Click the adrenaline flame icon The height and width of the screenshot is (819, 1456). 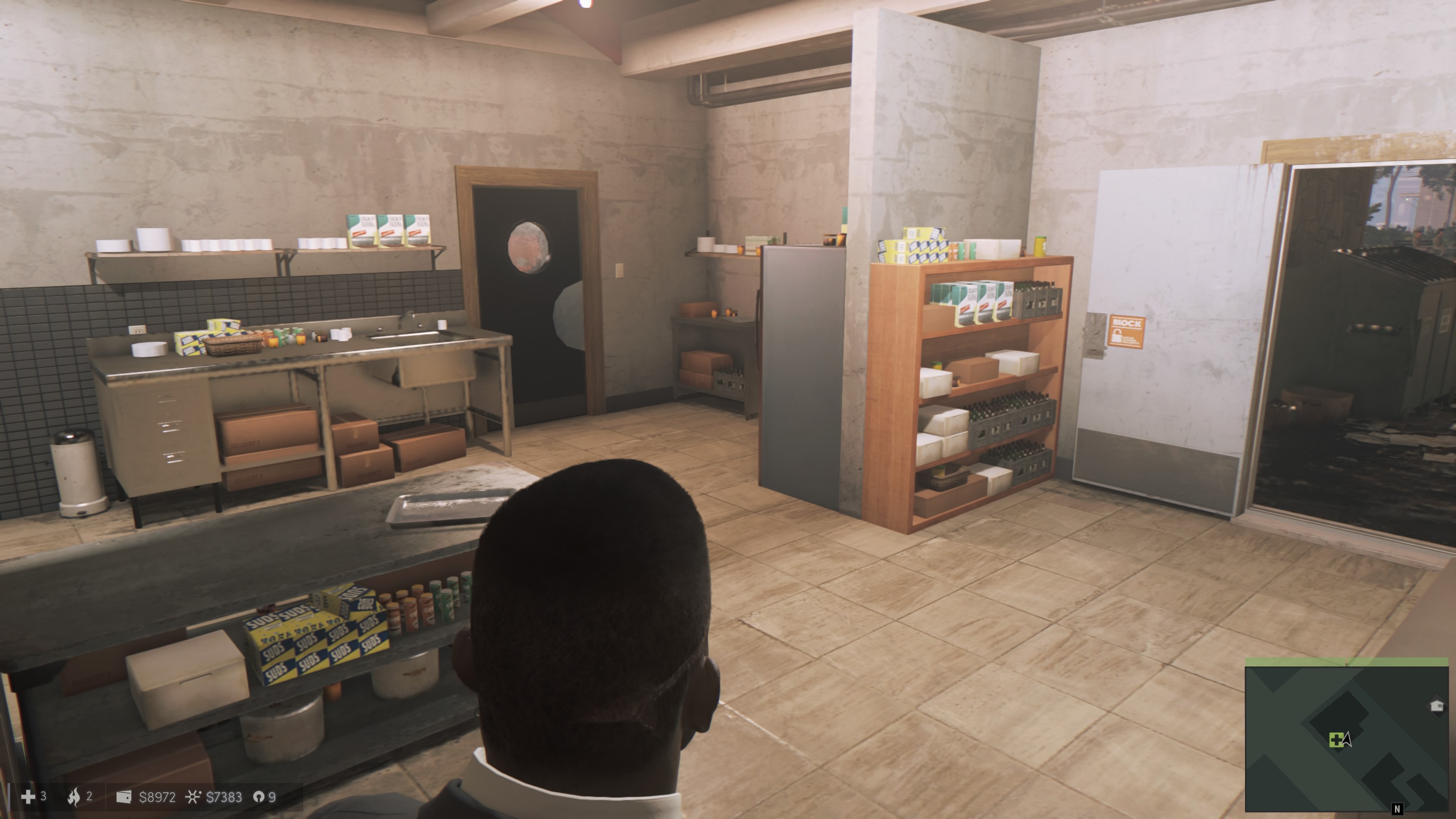74,797
